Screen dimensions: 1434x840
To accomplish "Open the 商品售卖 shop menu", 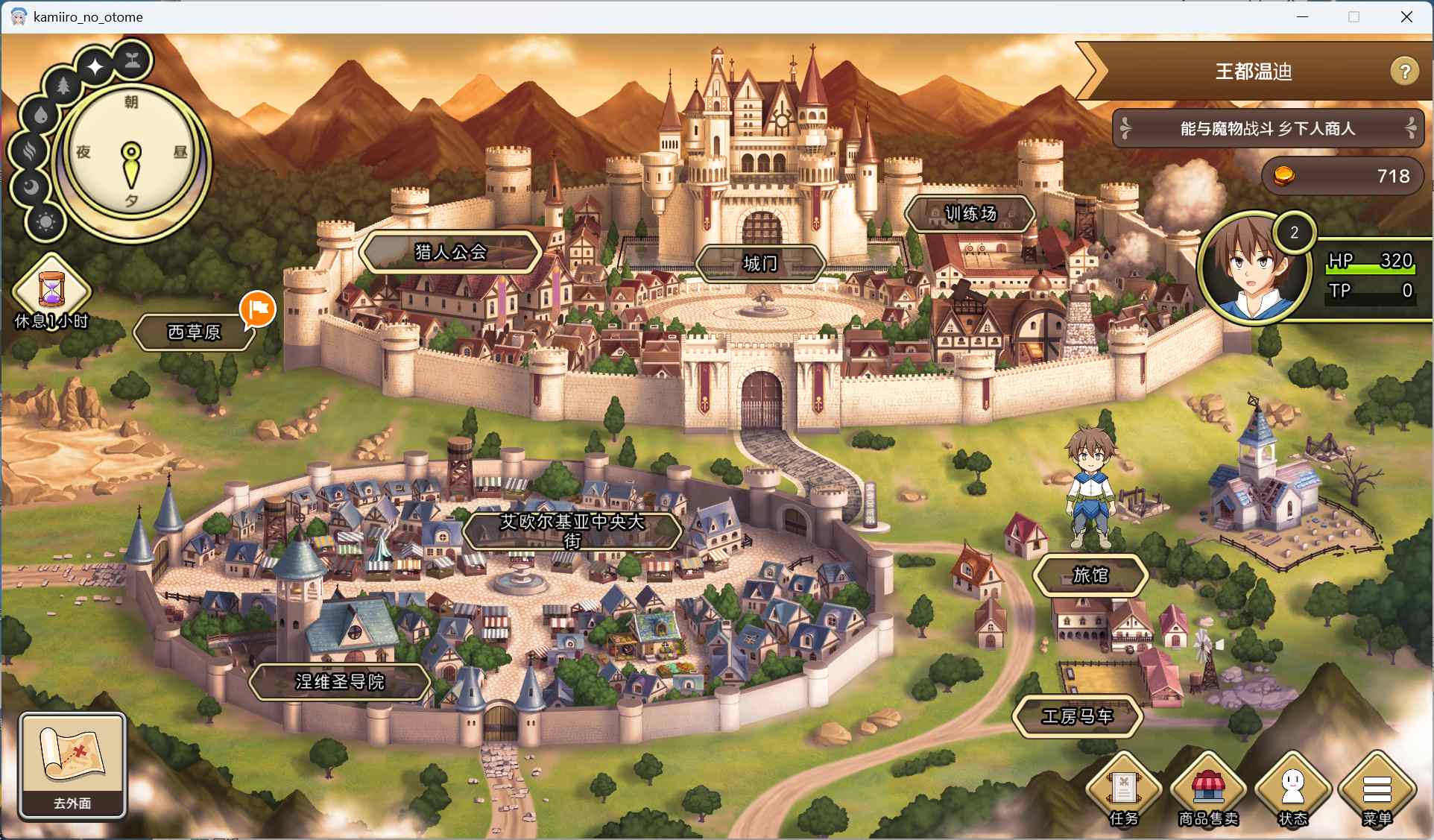I will (1208, 790).
